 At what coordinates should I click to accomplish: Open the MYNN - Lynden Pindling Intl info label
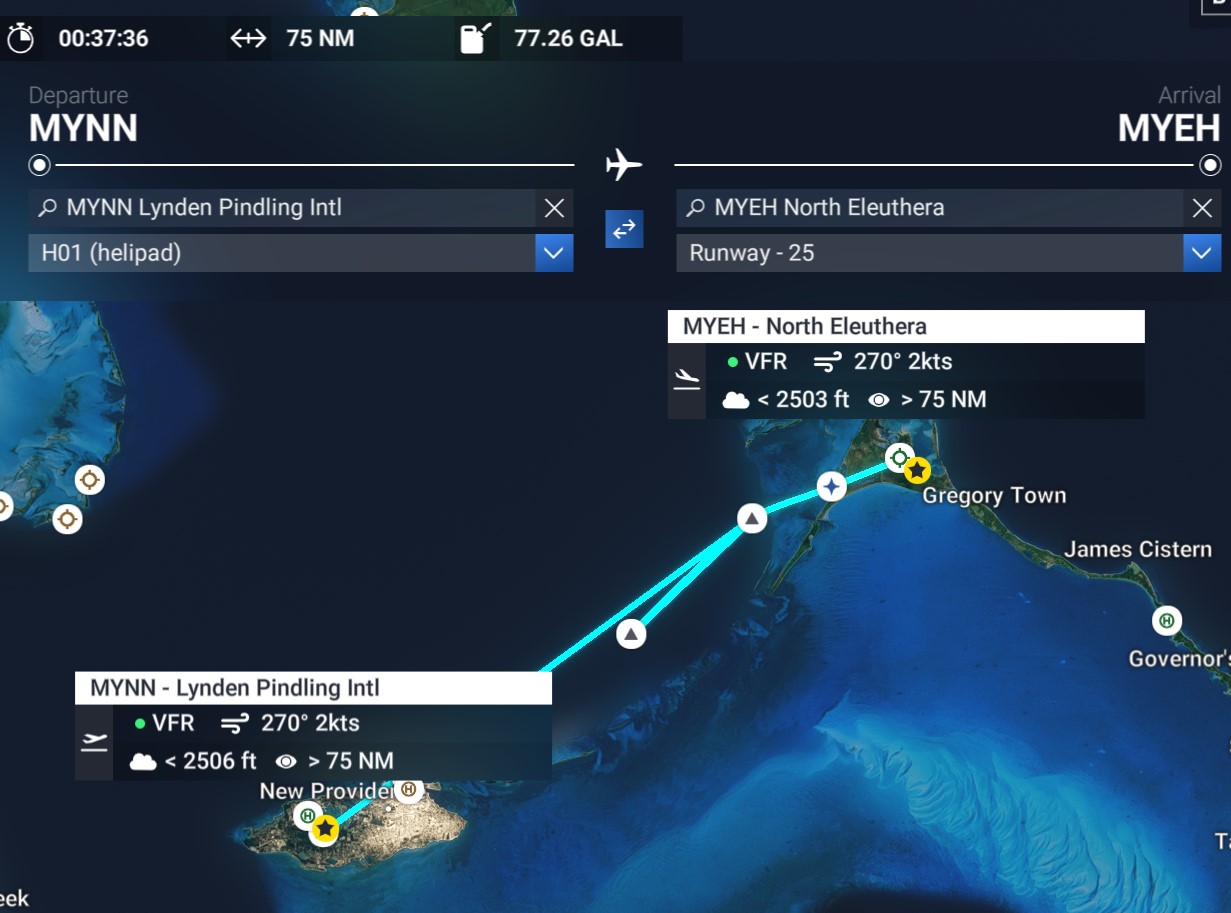(x=312, y=688)
